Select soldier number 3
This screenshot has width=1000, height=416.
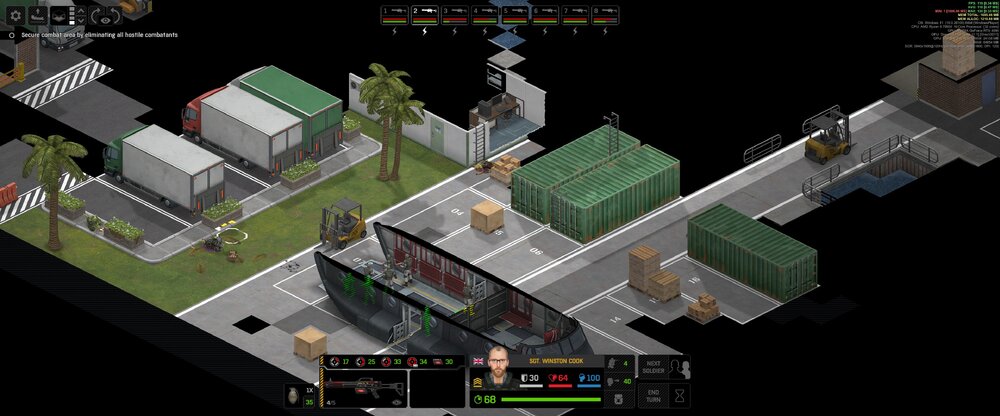[x=455, y=14]
